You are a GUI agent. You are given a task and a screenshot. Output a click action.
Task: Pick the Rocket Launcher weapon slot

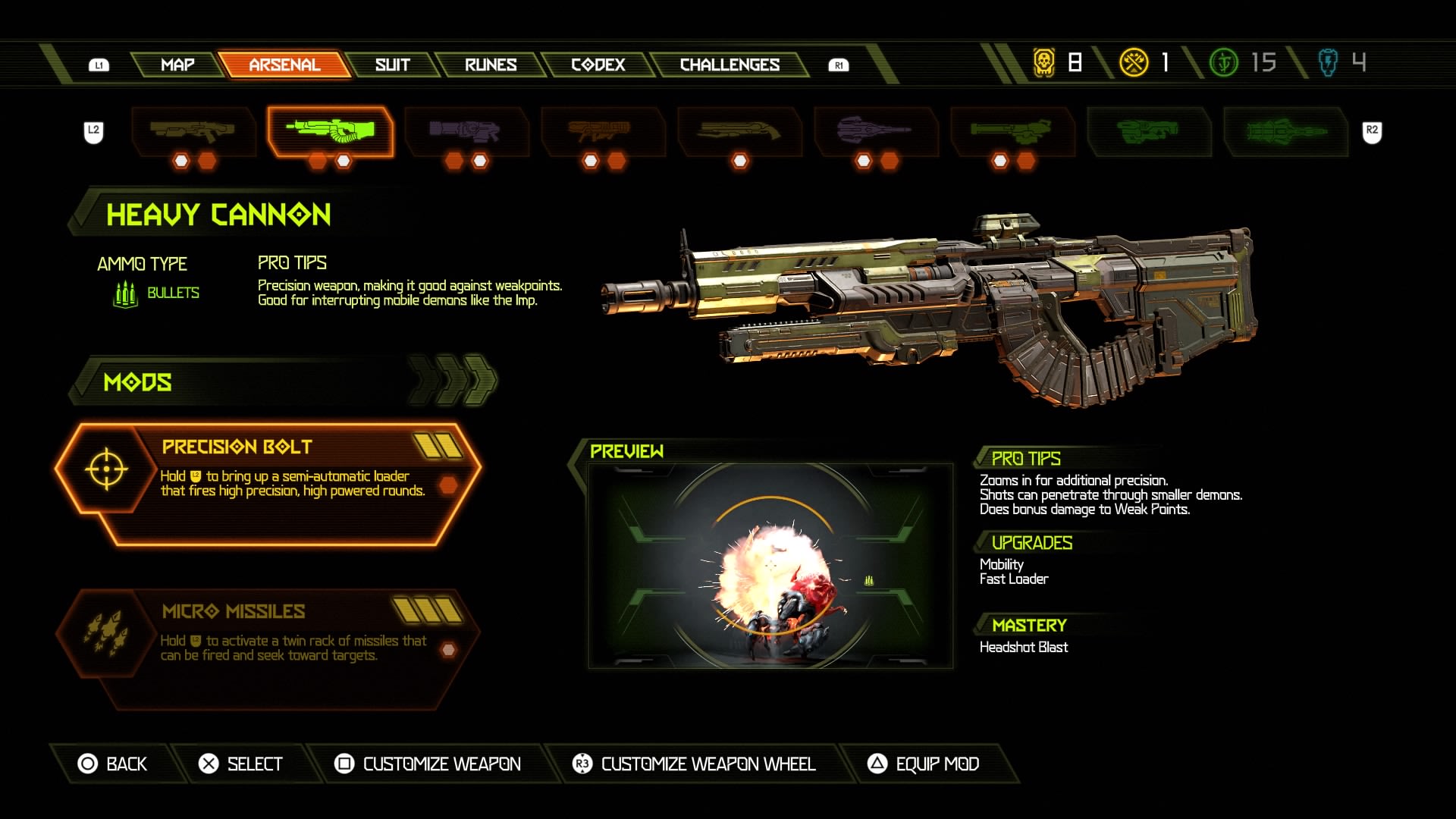[x=602, y=131]
